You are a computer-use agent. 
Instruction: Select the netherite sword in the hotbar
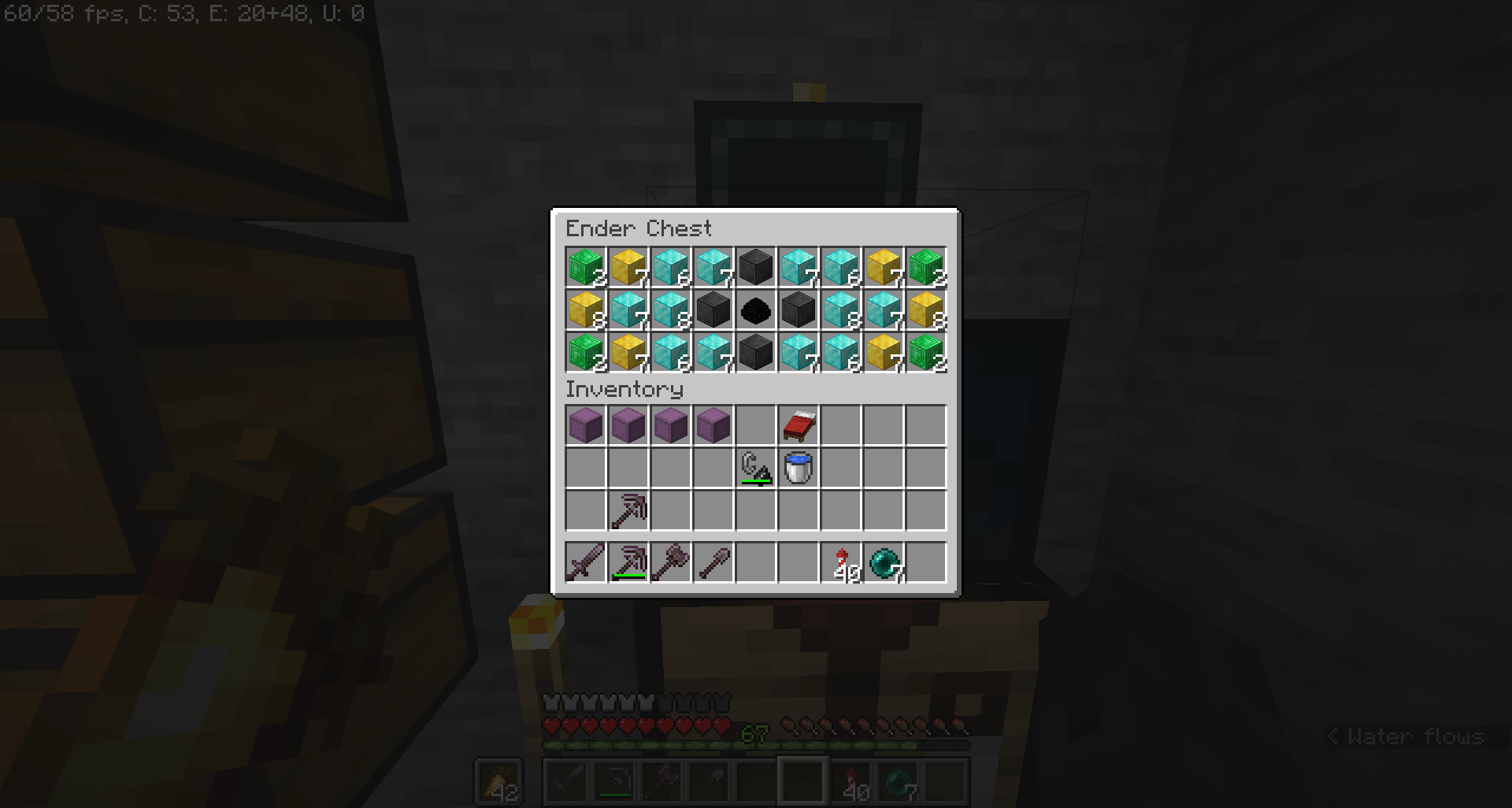pyautogui.click(x=585, y=563)
